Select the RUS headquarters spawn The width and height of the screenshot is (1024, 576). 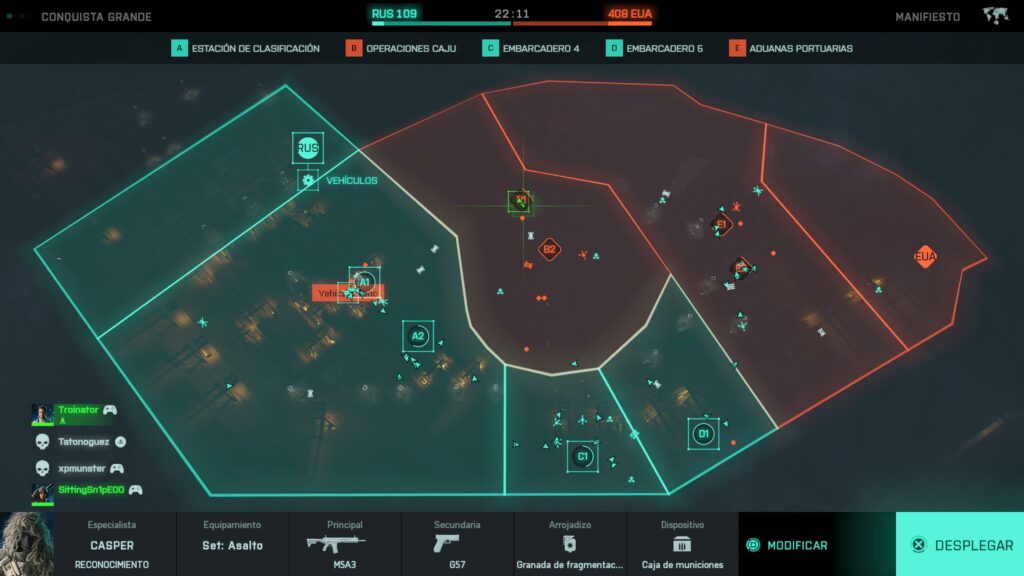pos(307,149)
